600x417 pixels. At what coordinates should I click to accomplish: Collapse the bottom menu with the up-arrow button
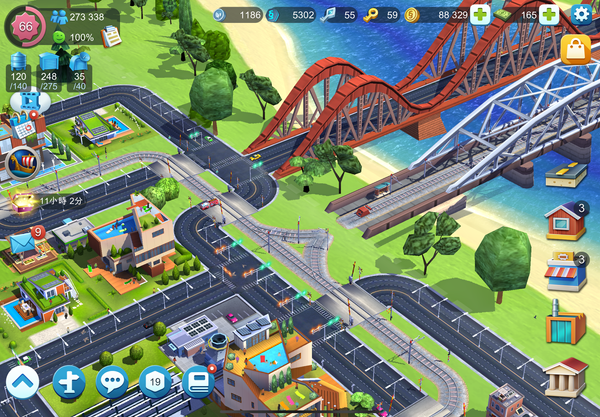(23, 383)
